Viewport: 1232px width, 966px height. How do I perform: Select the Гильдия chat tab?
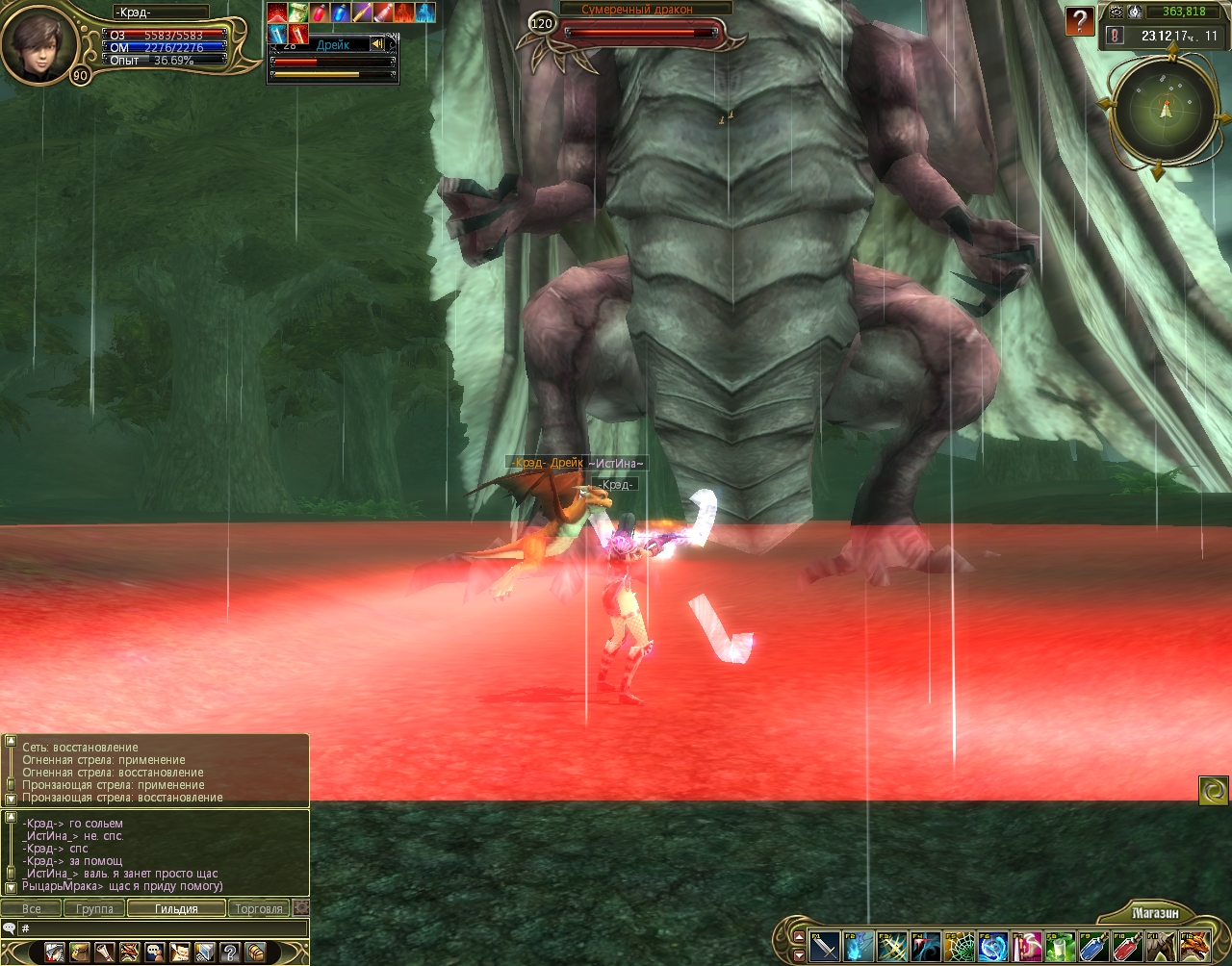(x=176, y=908)
